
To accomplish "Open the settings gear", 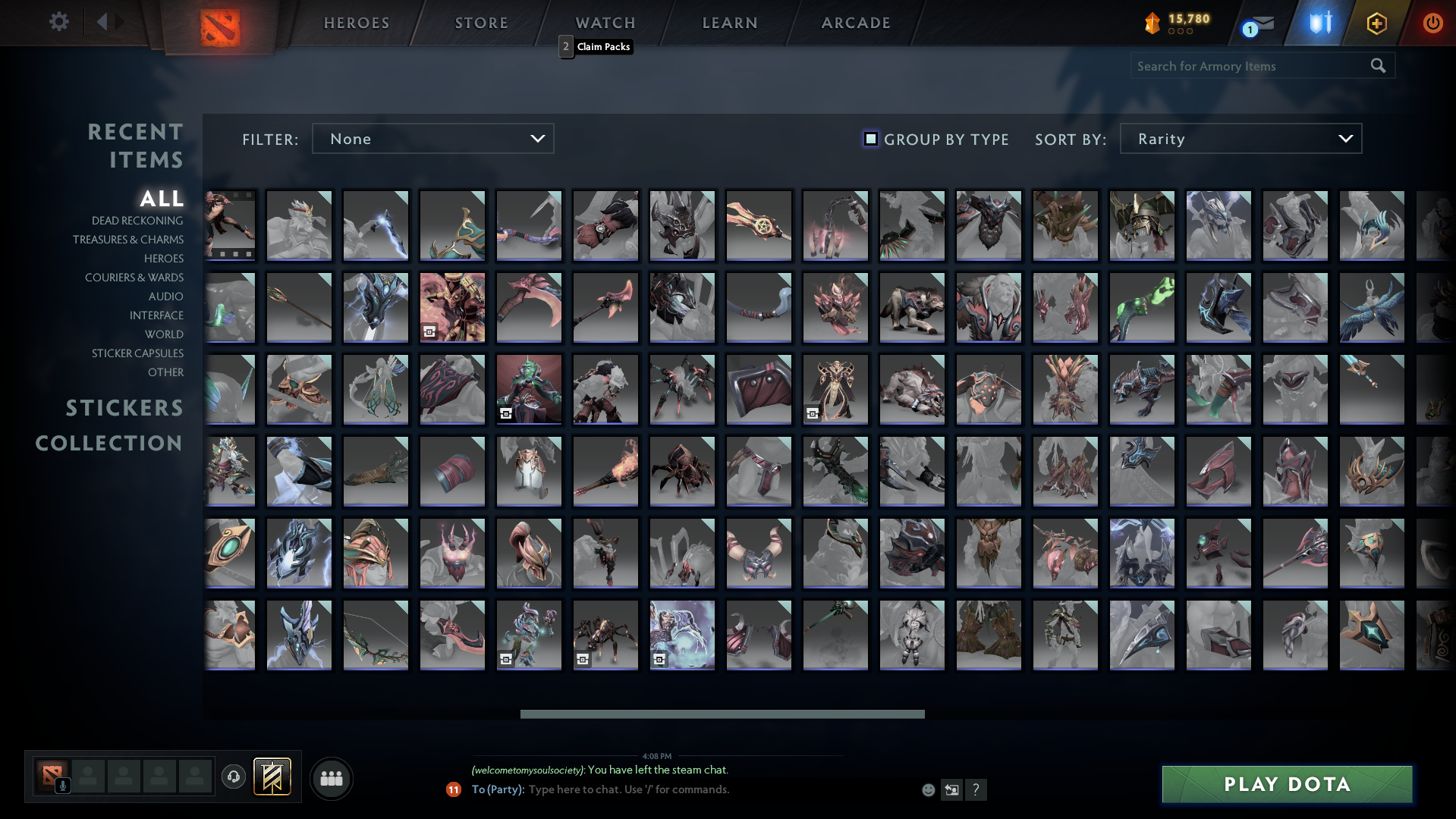I will 58,22.
